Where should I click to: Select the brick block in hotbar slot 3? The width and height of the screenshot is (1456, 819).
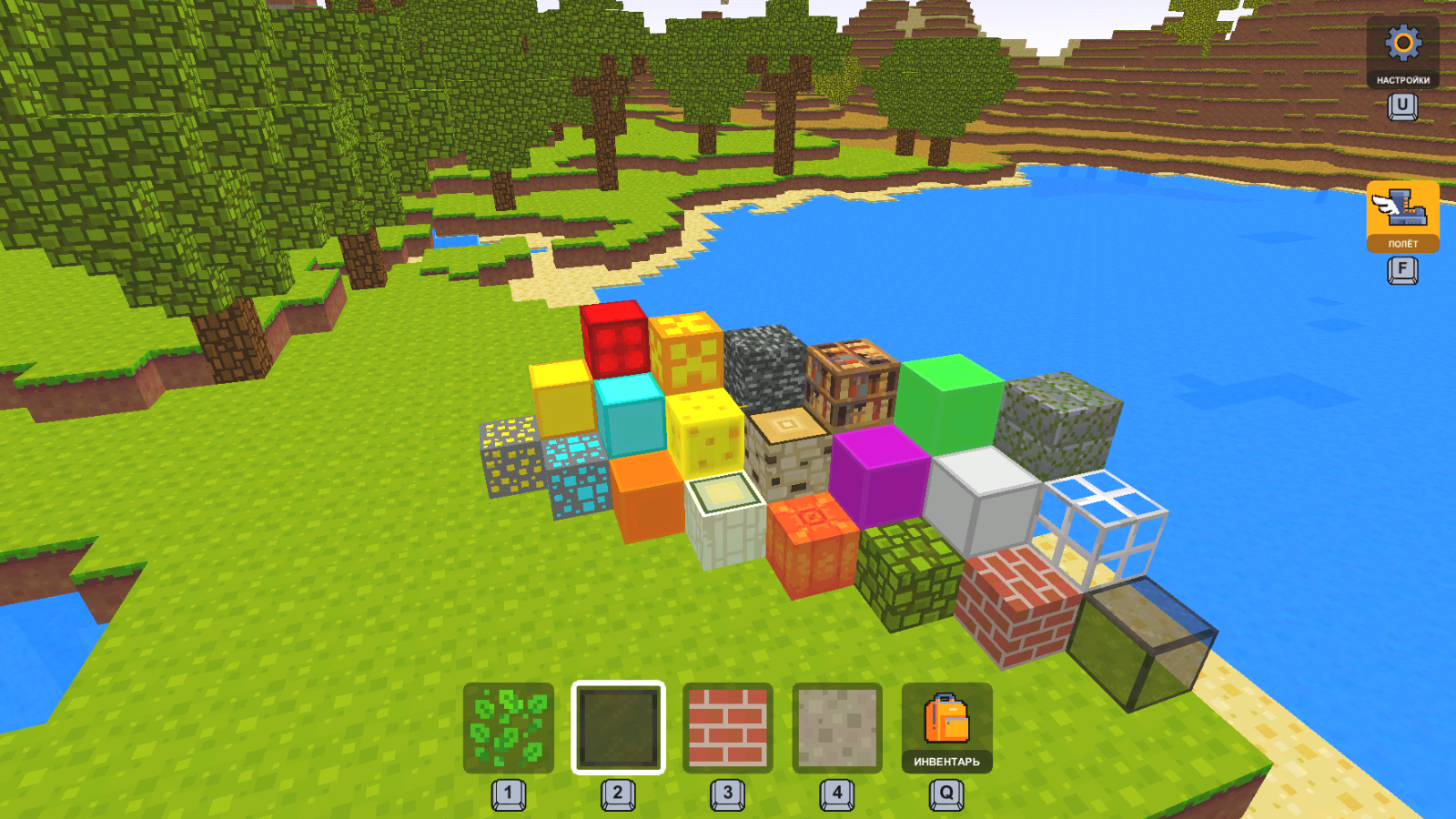click(x=728, y=725)
